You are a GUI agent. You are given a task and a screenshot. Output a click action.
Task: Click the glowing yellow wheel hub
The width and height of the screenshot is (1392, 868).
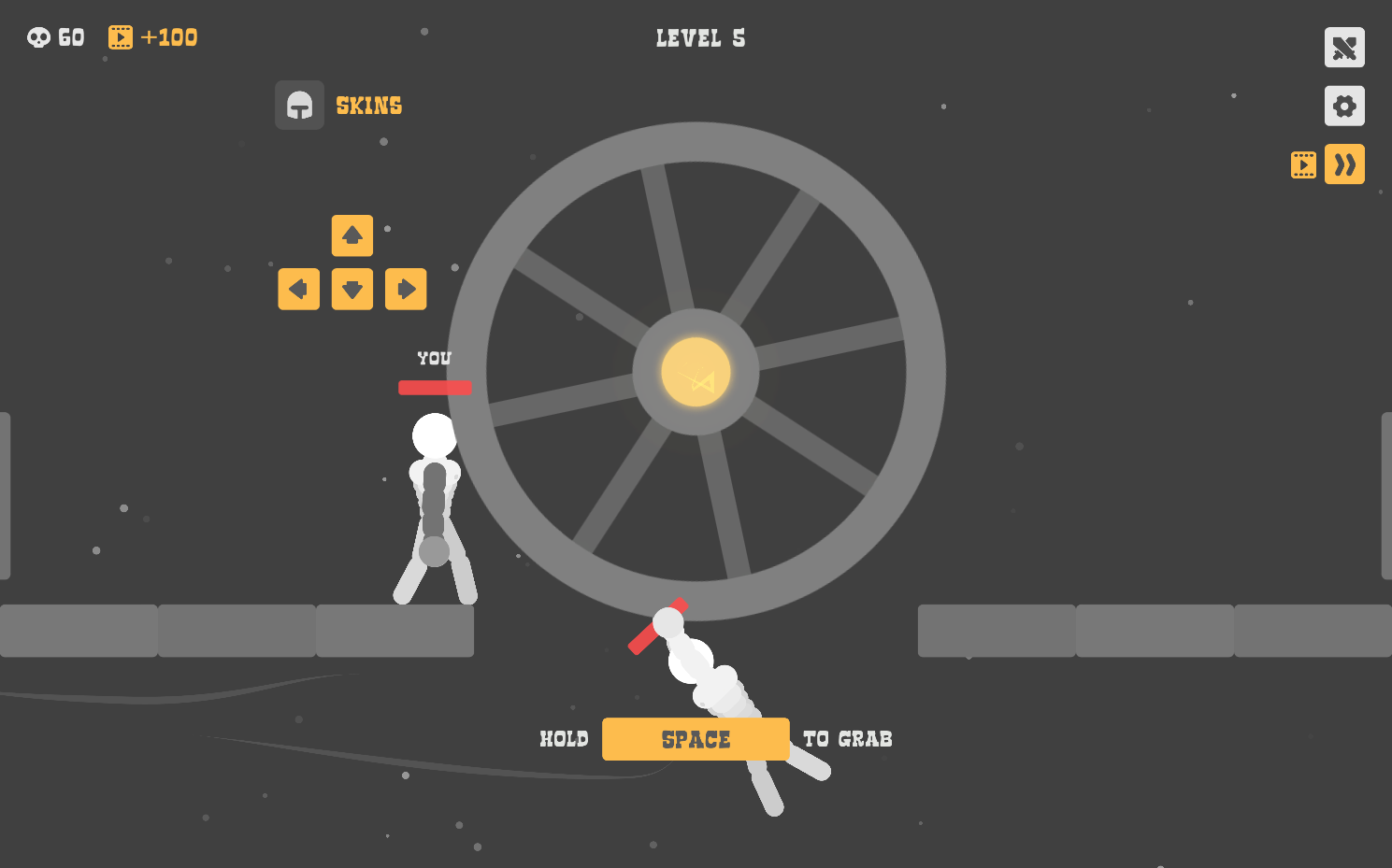tap(696, 373)
